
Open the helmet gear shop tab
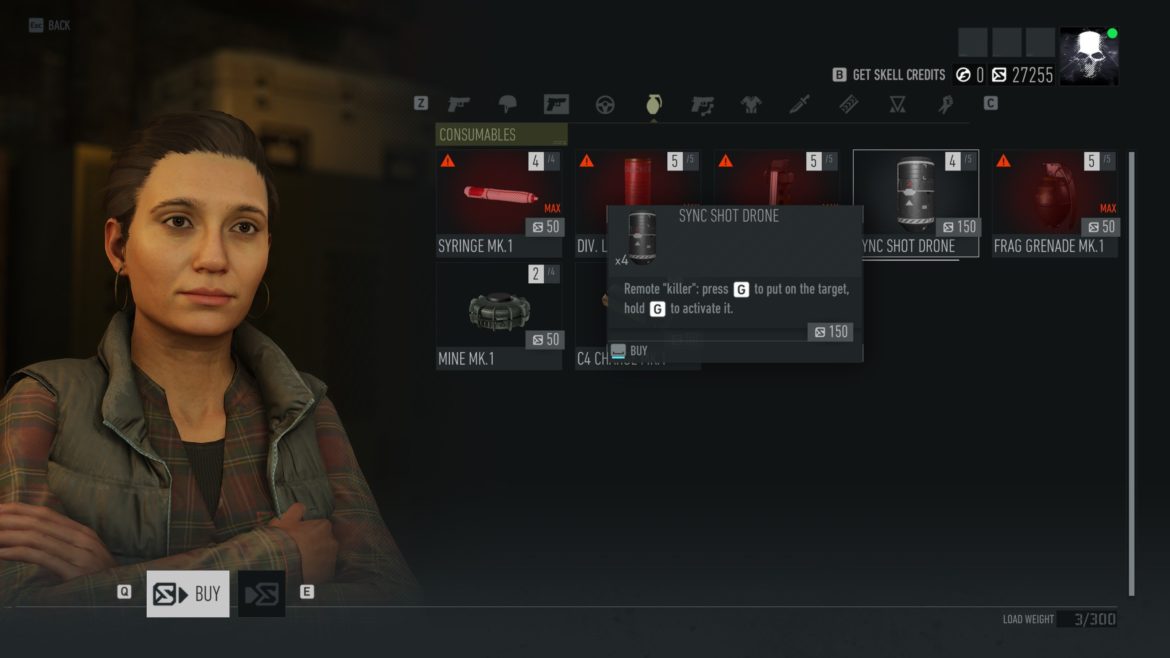[x=508, y=104]
